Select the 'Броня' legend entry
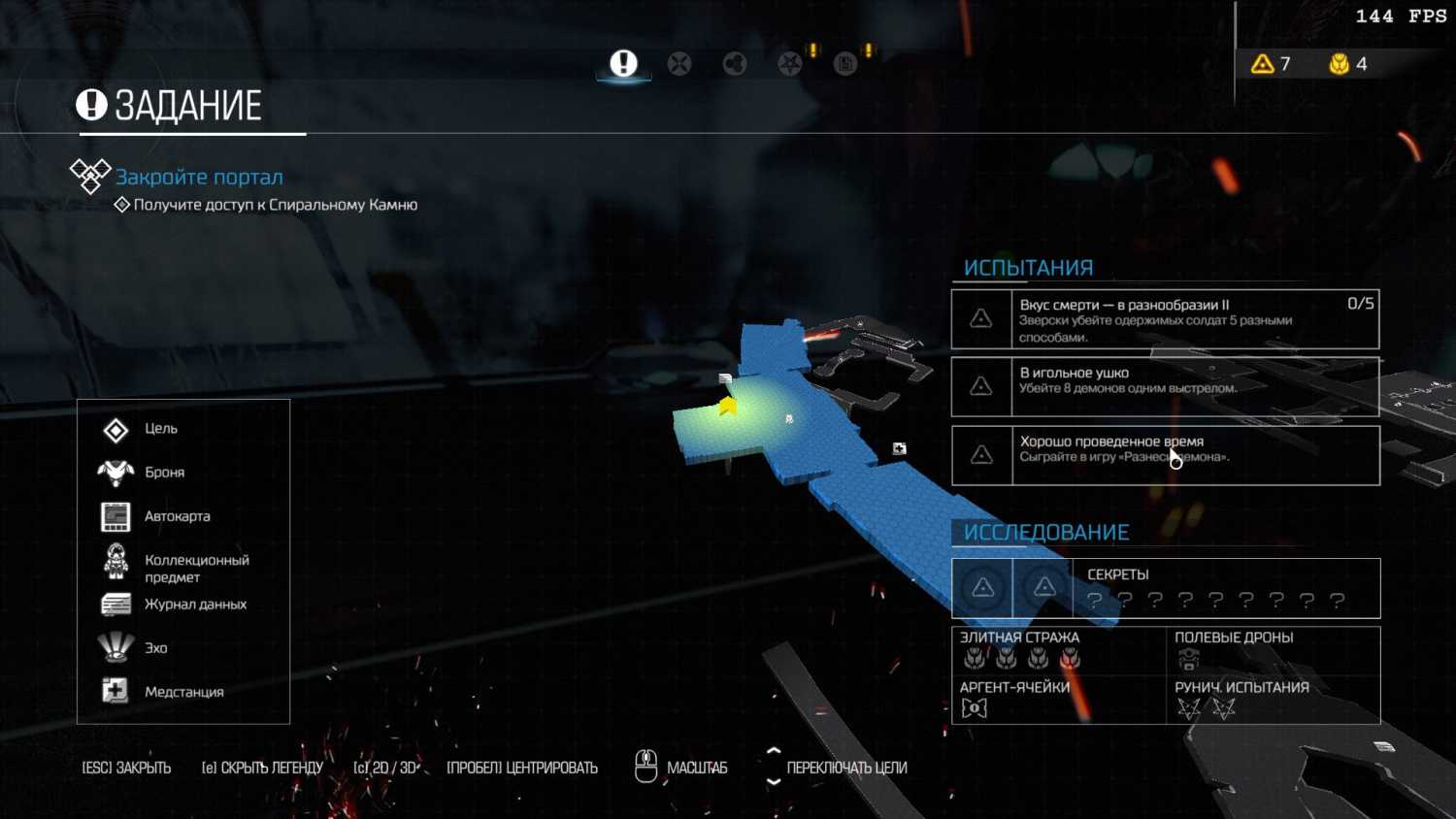1456x819 pixels. pos(164,473)
